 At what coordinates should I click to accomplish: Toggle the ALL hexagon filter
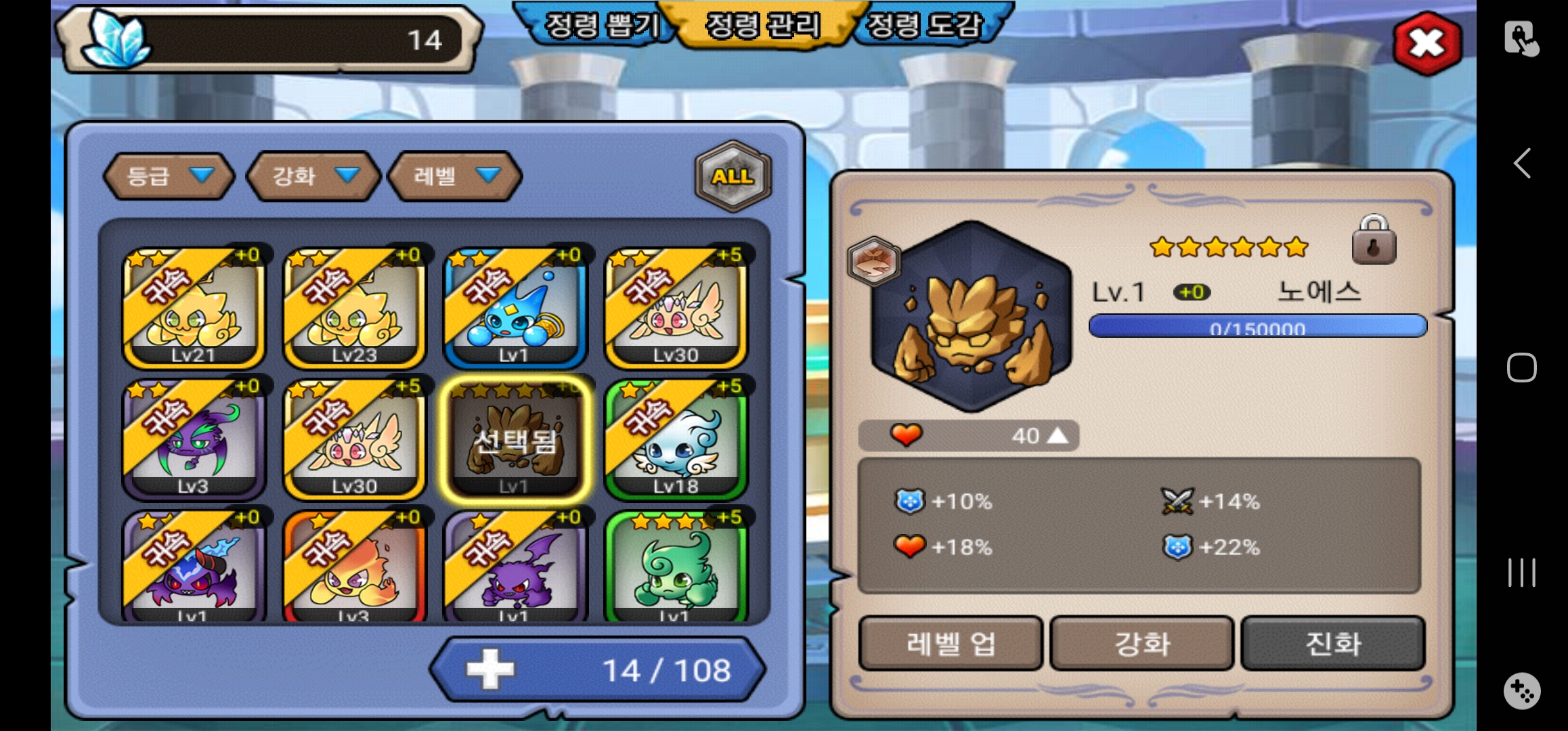pyautogui.click(x=733, y=176)
